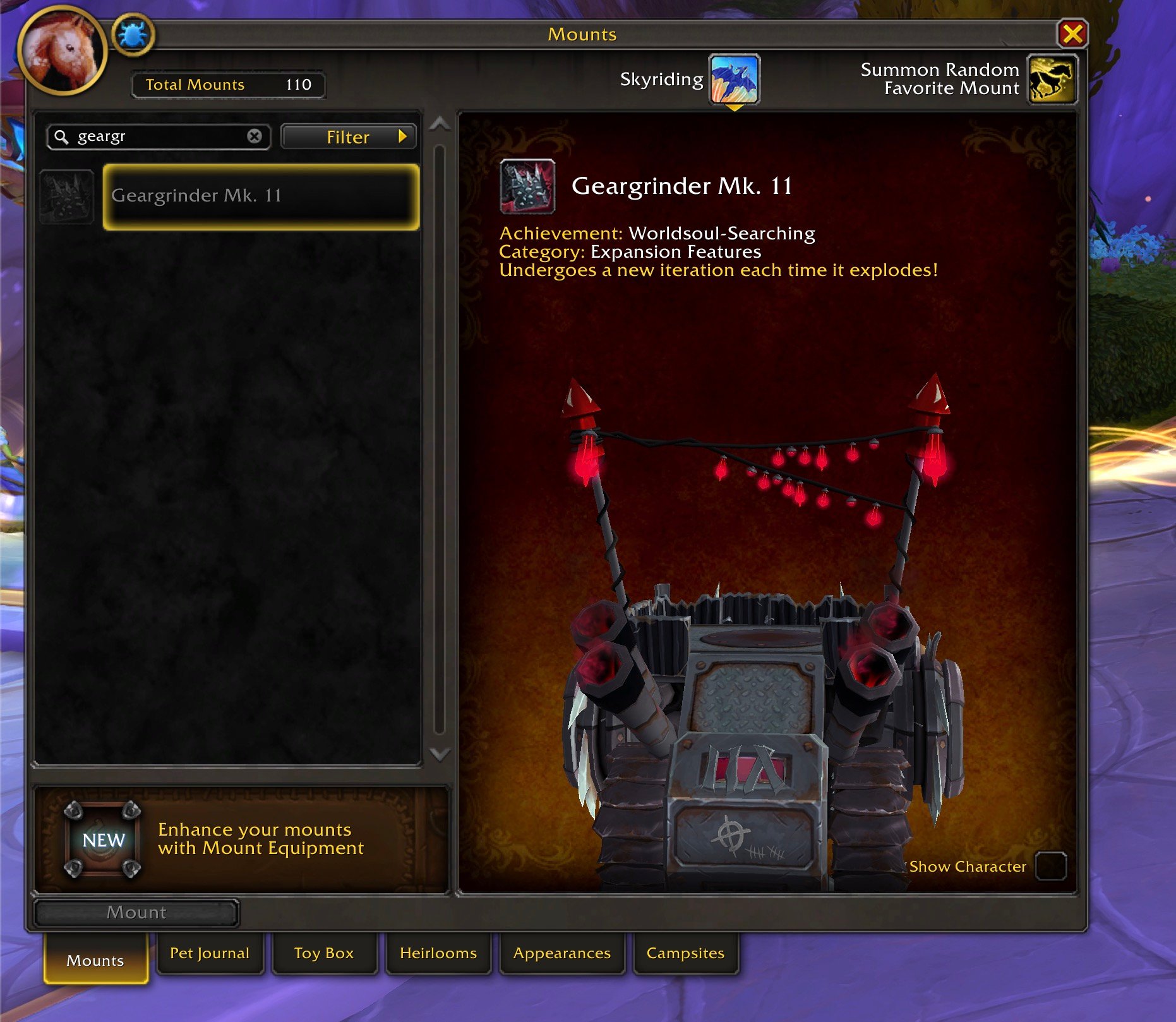Switch to the Pet Journal tab
The height and width of the screenshot is (1022, 1176).
[x=210, y=953]
